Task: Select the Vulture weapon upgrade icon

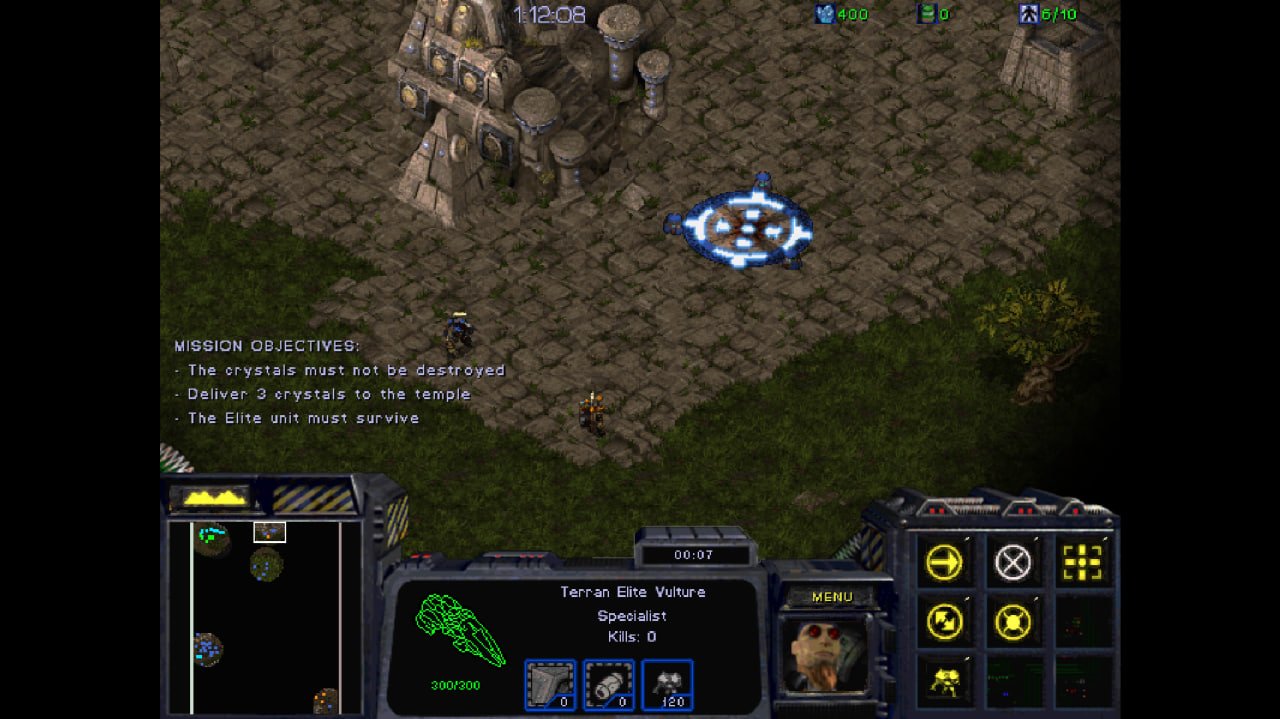Action: click(608, 684)
